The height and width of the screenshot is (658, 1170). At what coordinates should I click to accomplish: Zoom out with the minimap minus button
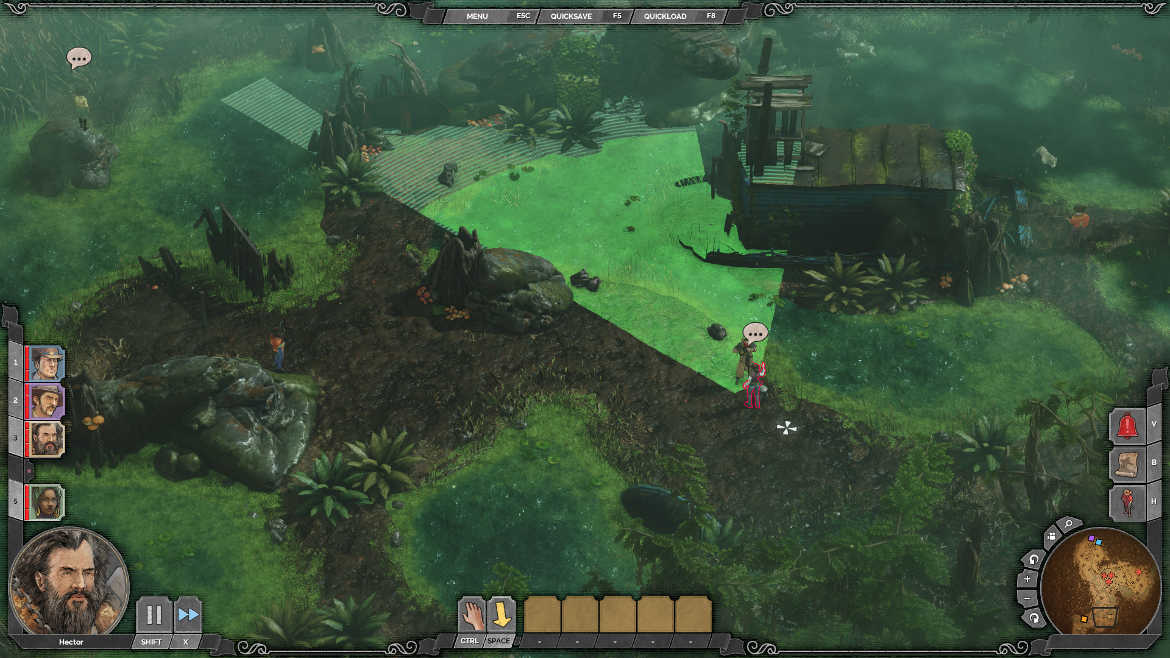pos(1028,598)
